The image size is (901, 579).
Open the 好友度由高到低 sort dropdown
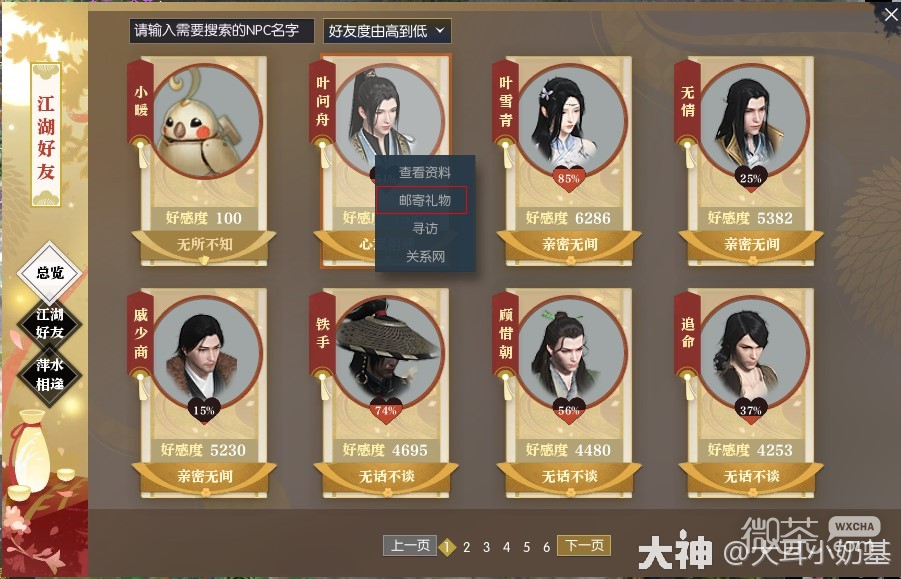387,31
